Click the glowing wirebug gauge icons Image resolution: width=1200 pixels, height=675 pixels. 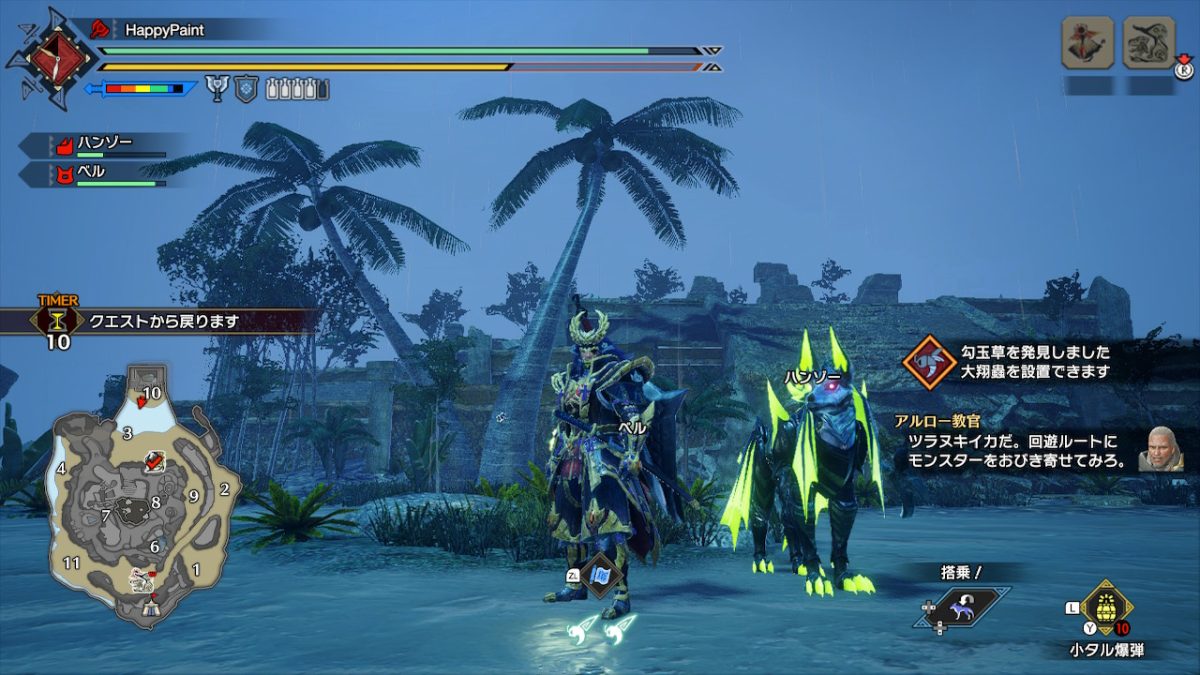point(604,629)
